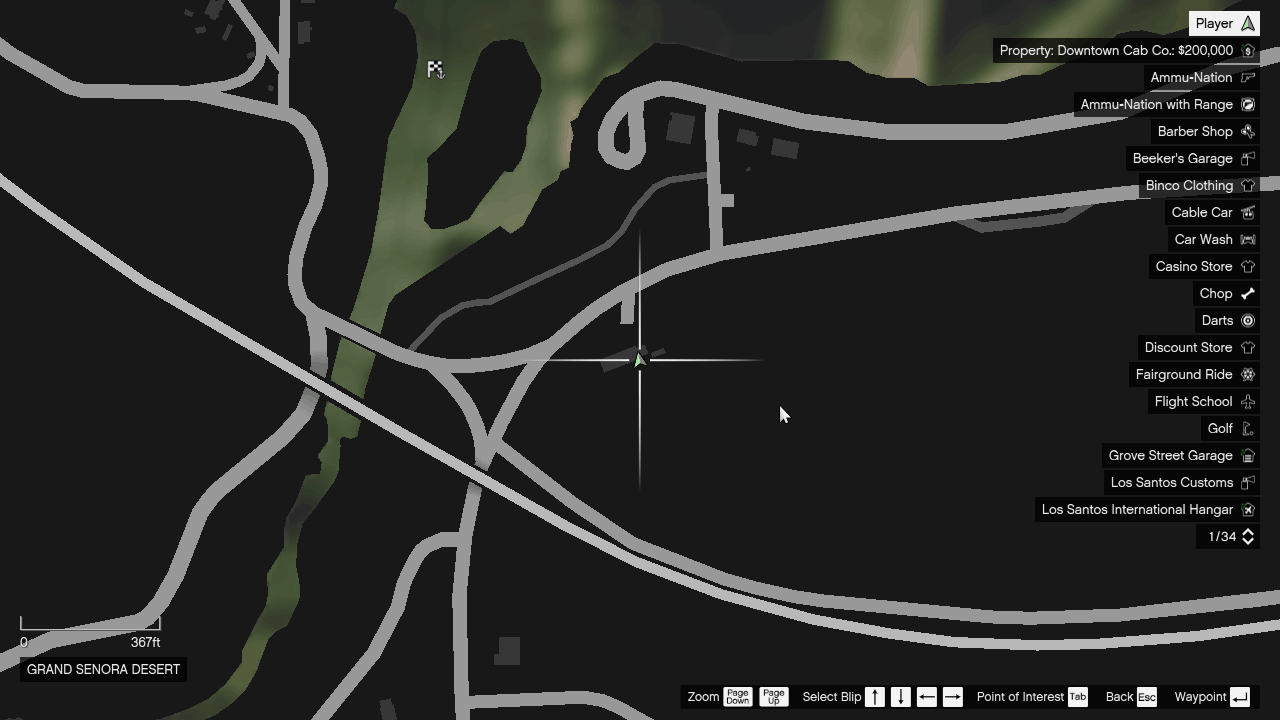Image resolution: width=1280 pixels, height=720 pixels.
Task: Toggle the Cable Car blip visibility
Action: pyautogui.click(x=1247, y=212)
